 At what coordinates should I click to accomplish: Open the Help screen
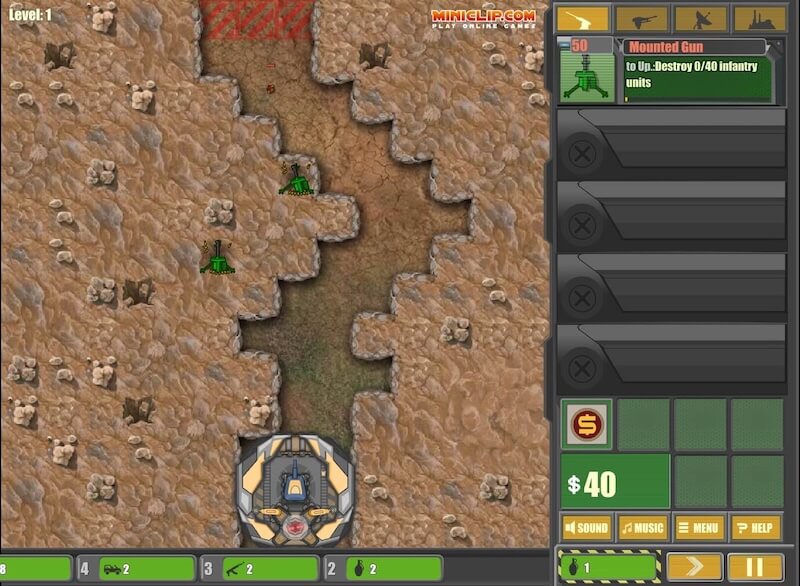click(756, 527)
